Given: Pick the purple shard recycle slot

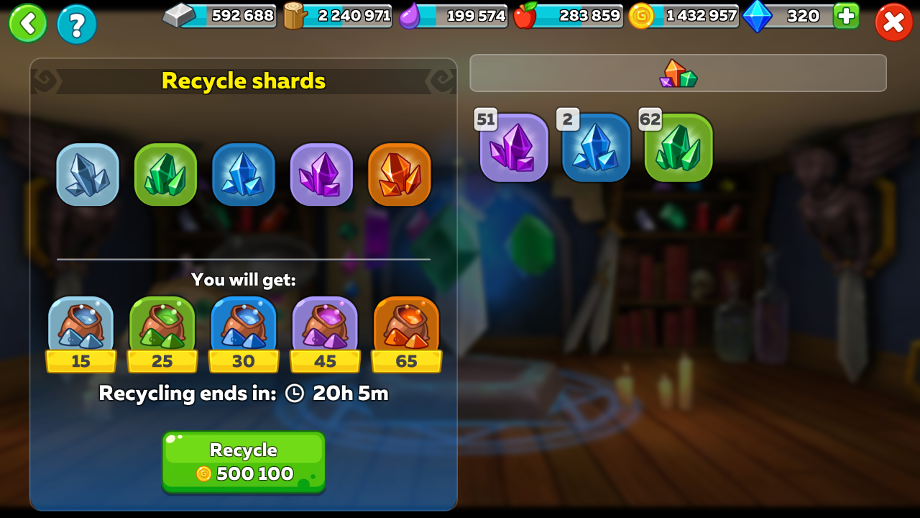Looking at the screenshot, I should (x=321, y=175).
